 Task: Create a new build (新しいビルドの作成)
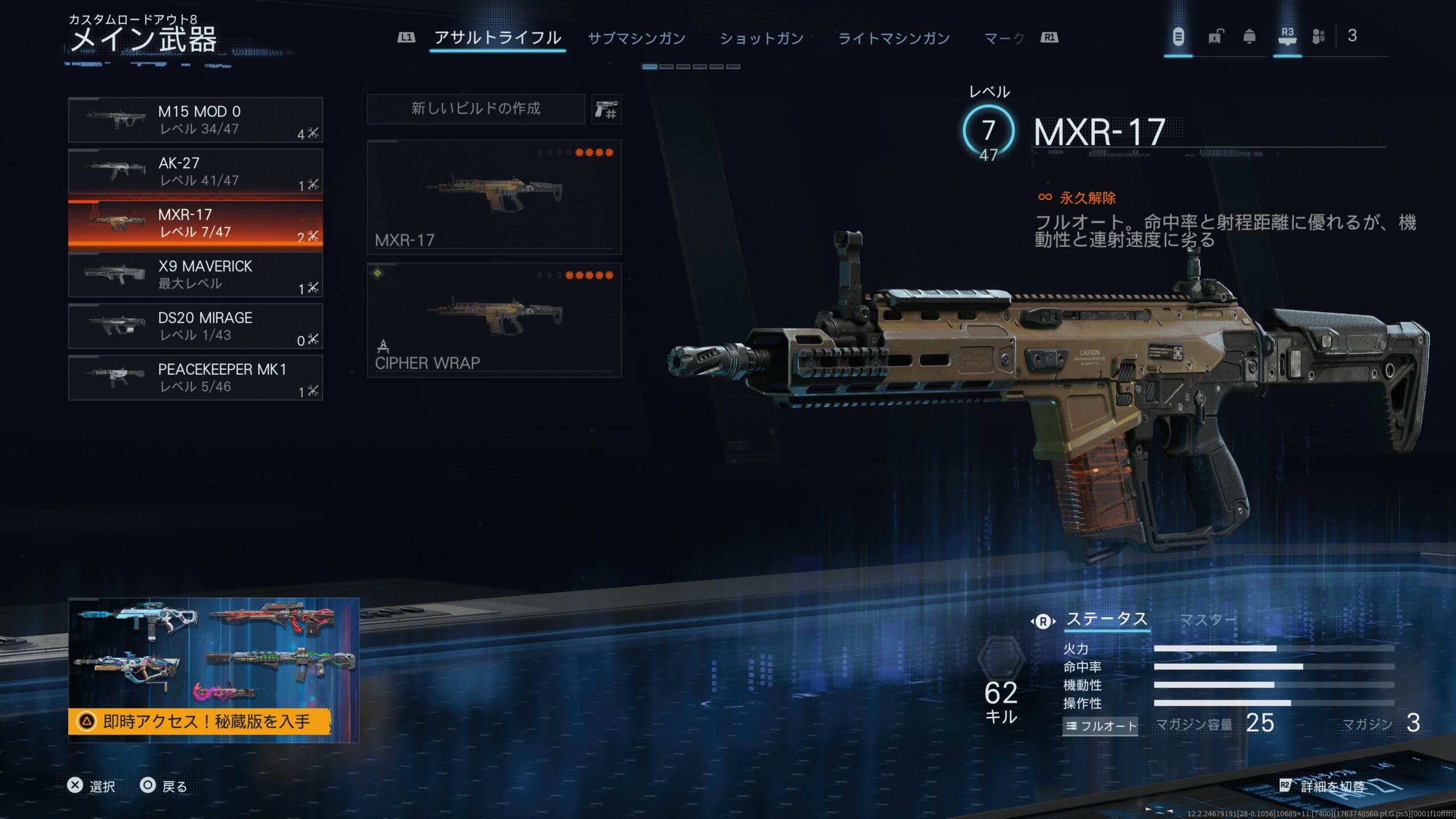point(475,109)
